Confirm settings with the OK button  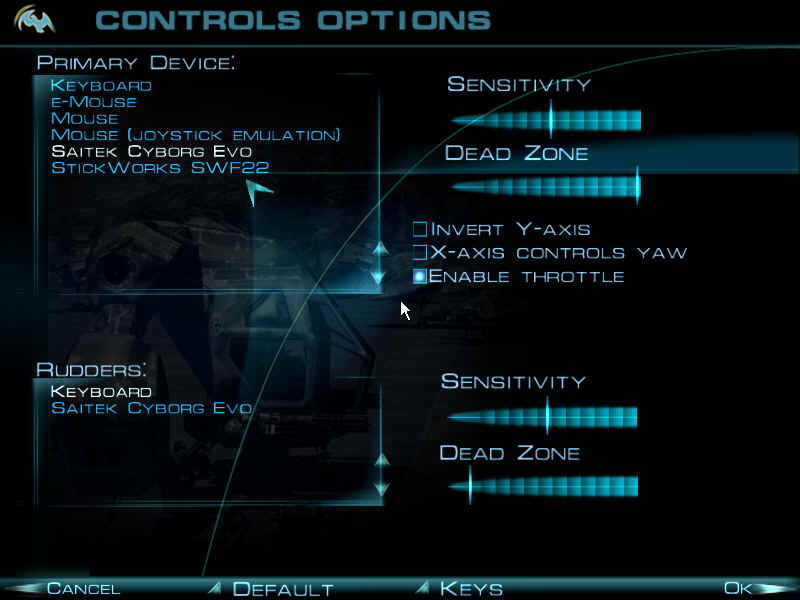[x=738, y=589]
